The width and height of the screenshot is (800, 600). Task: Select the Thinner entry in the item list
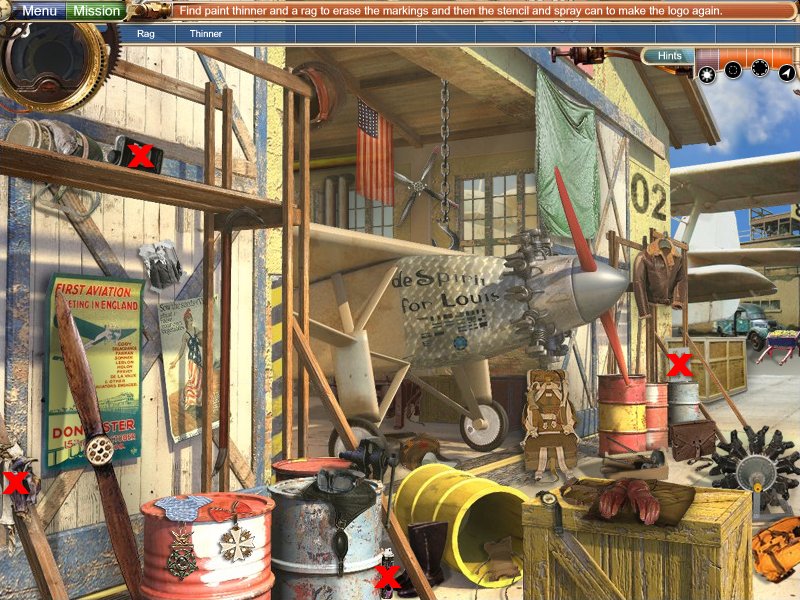tap(206, 33)
